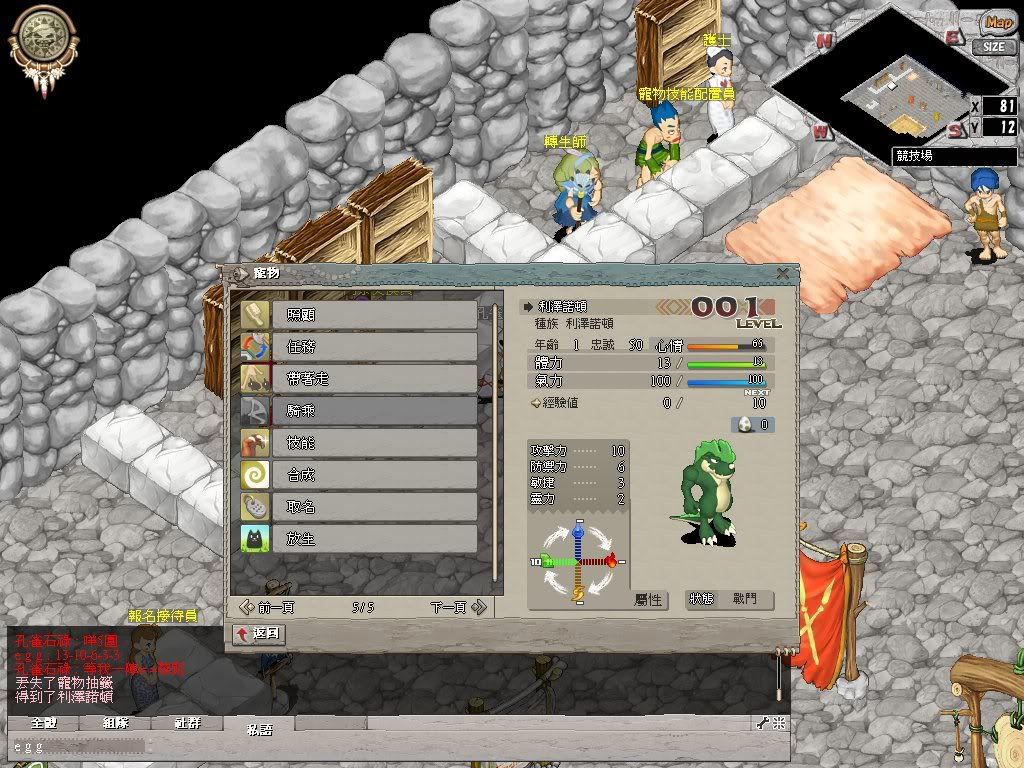1024x768 pixels.
Task: Choose the 放生 (release) pet option
Action: [x=358, y=539]
